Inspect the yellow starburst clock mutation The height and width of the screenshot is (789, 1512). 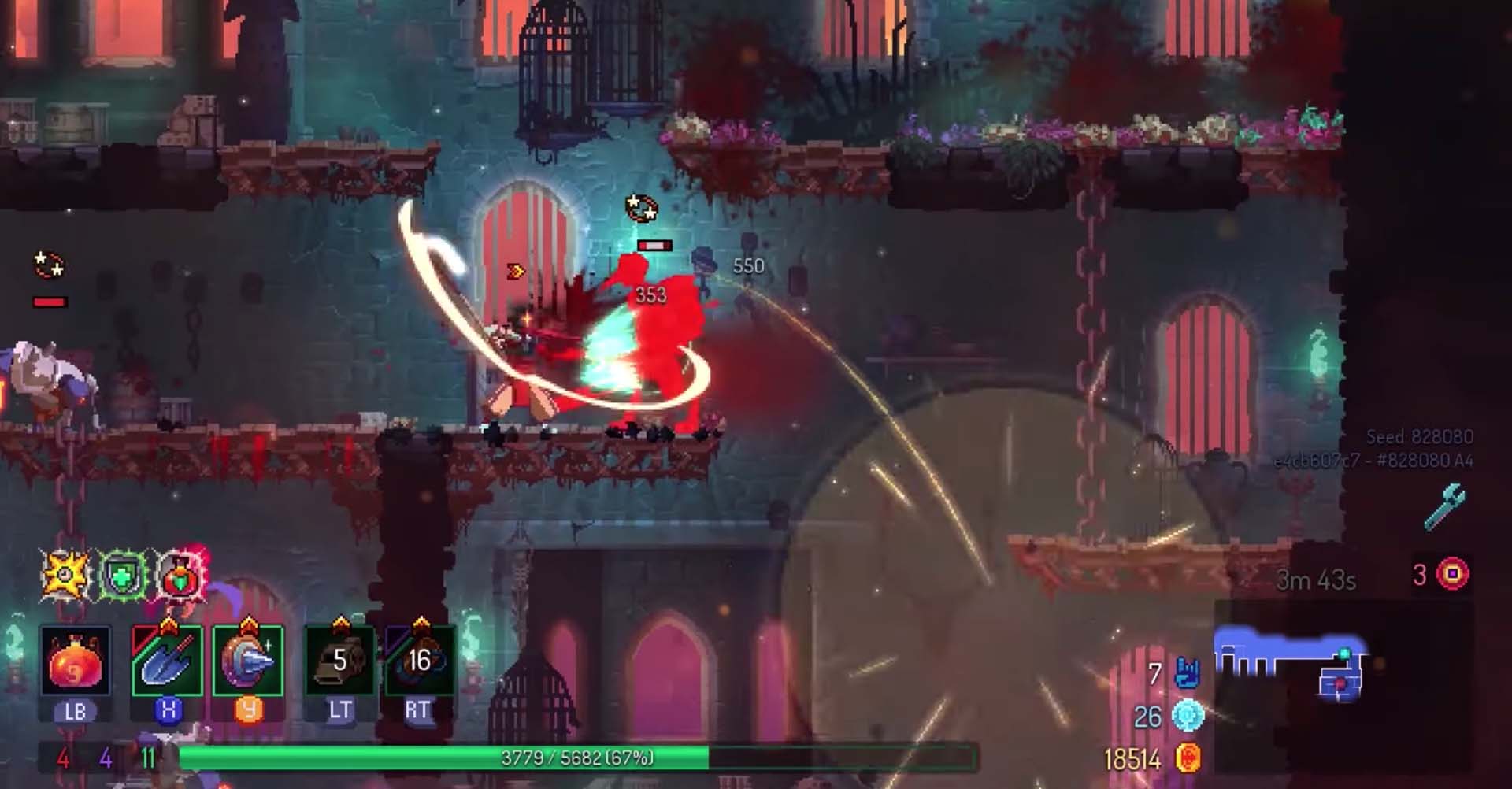click(x=66, y=576)
